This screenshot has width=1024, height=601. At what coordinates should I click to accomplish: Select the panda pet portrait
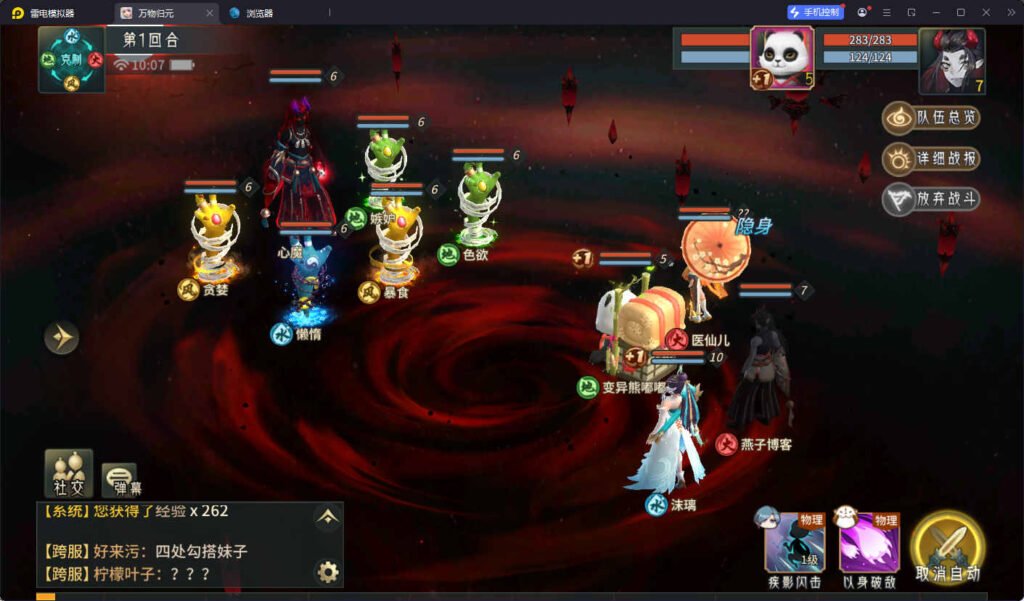[x=782, y=58]
